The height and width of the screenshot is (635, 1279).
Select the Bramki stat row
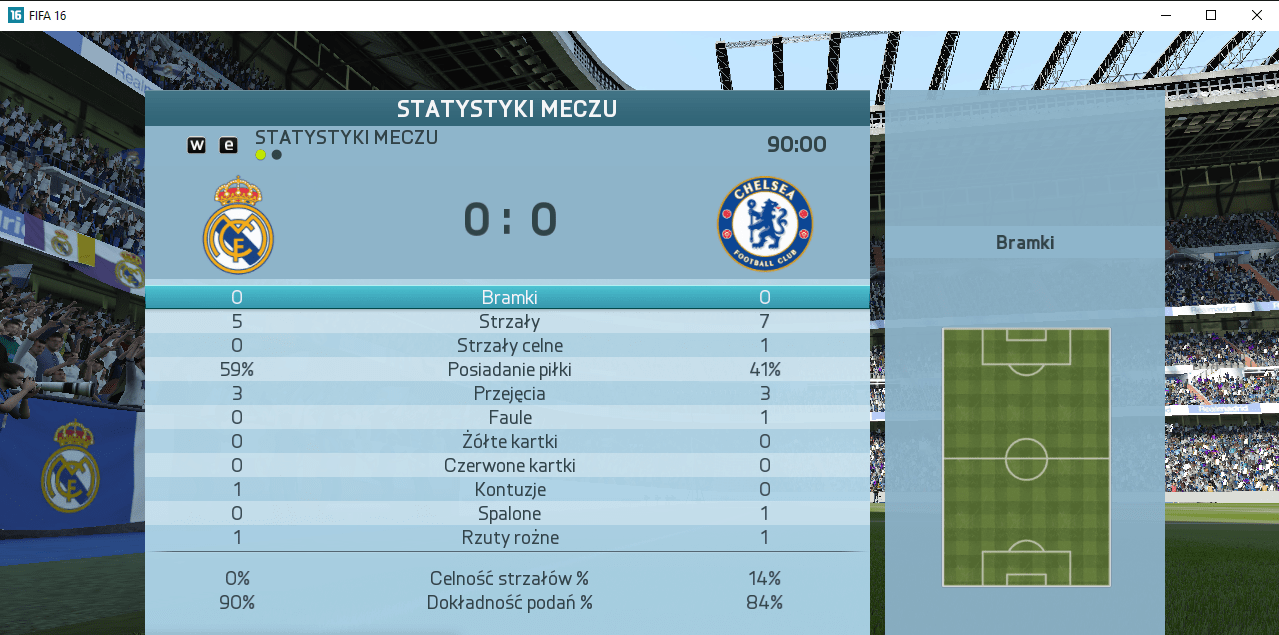[x=509, y=297]
